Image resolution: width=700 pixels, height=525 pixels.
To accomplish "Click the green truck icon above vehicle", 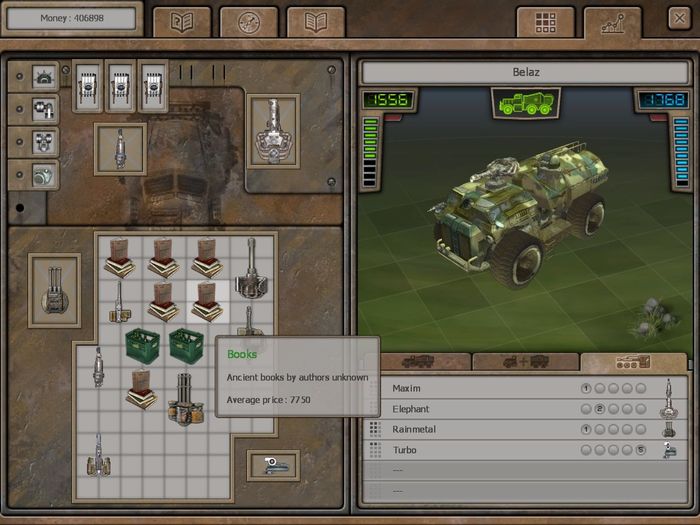I will coord(525,103).
